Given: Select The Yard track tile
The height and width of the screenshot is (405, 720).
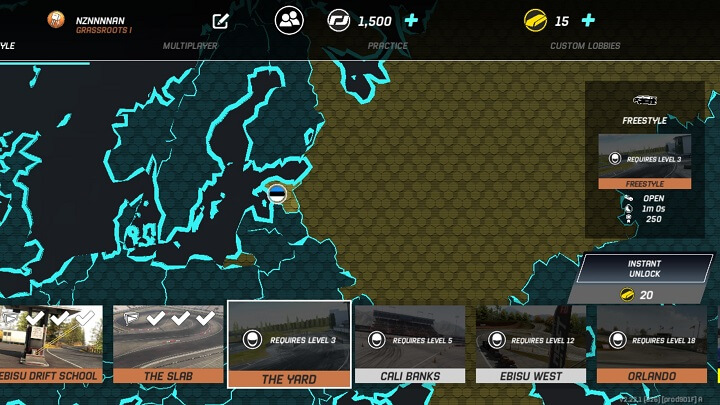Looking at the screenshot, I should tap(289, 345).
